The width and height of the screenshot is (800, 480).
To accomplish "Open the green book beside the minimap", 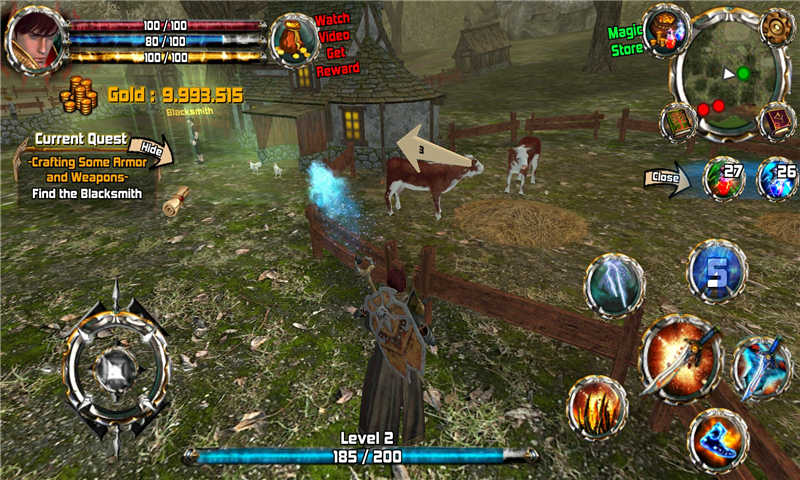I will point(679,122).
